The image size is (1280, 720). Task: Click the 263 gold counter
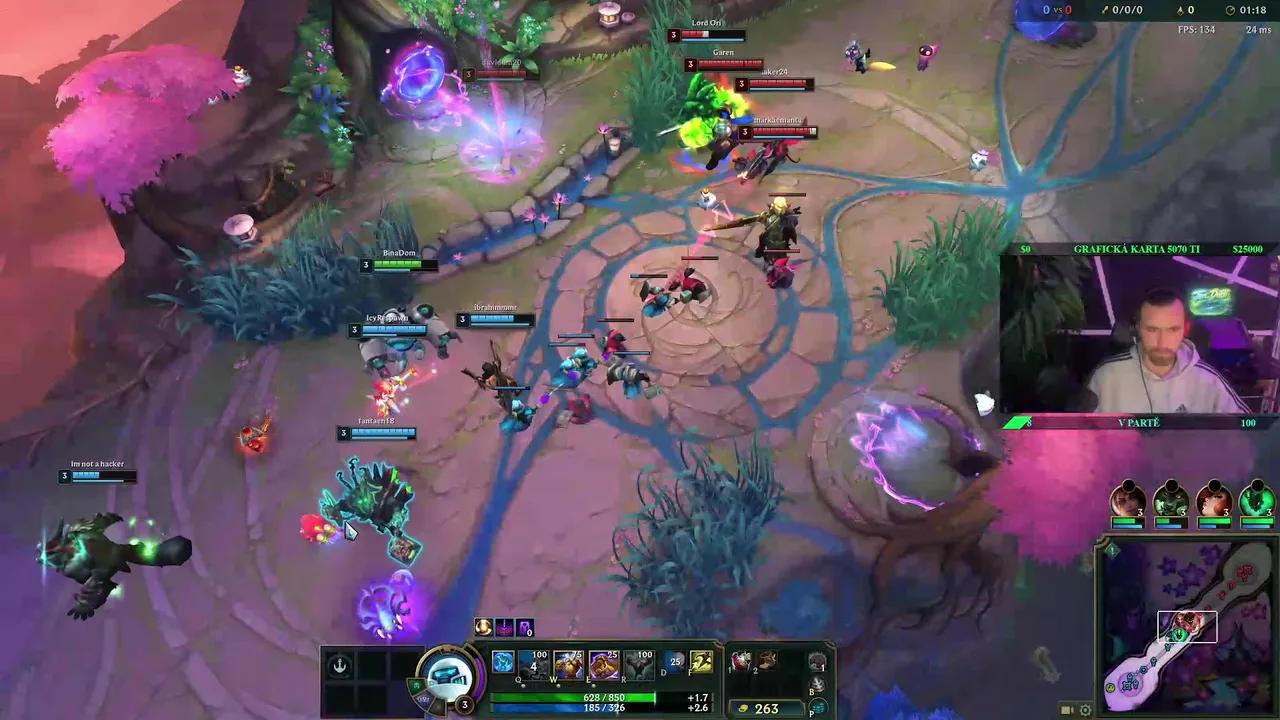(x=765, y=708)
